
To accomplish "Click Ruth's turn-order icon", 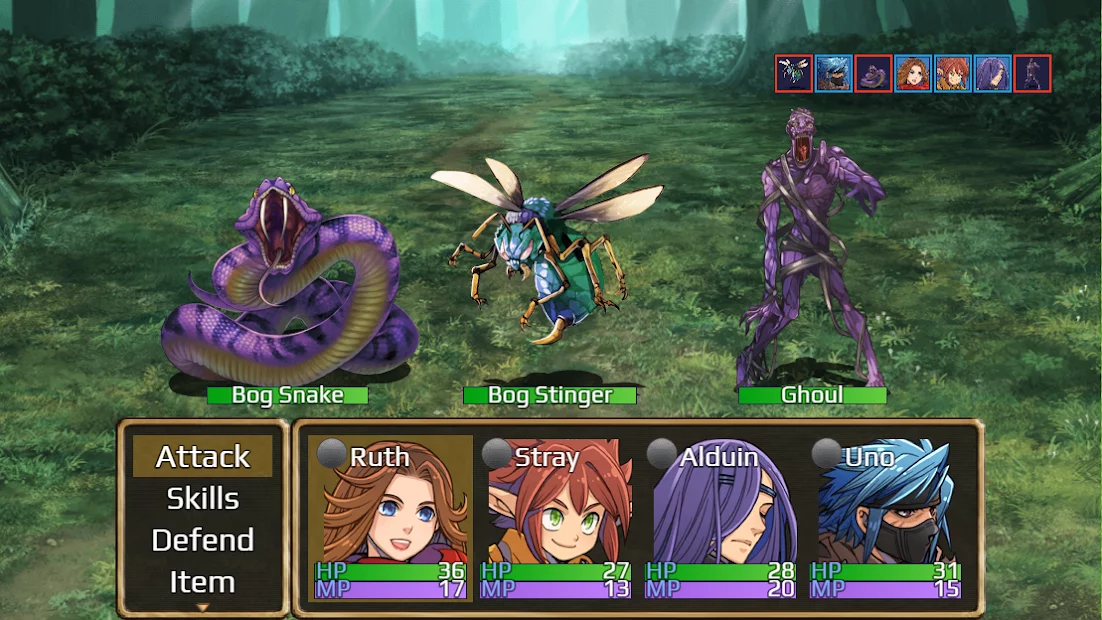I will [913, 74].
